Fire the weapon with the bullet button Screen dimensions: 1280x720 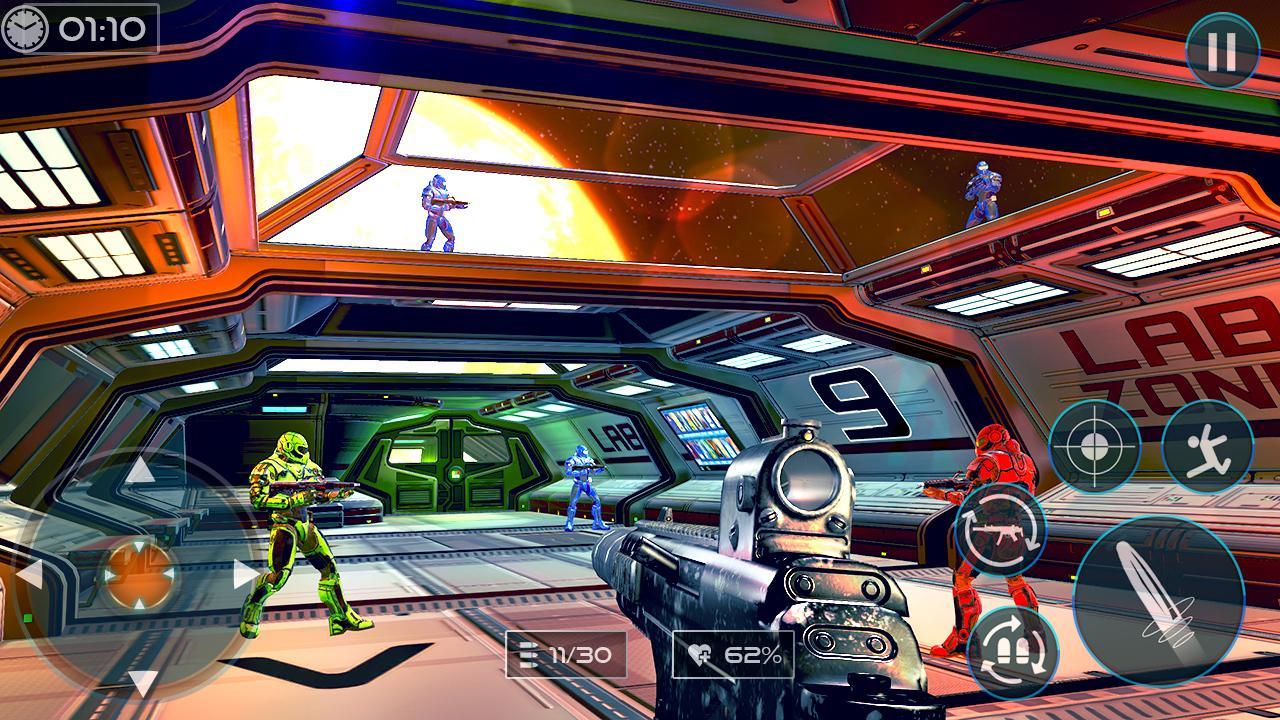coord(1158,600)
